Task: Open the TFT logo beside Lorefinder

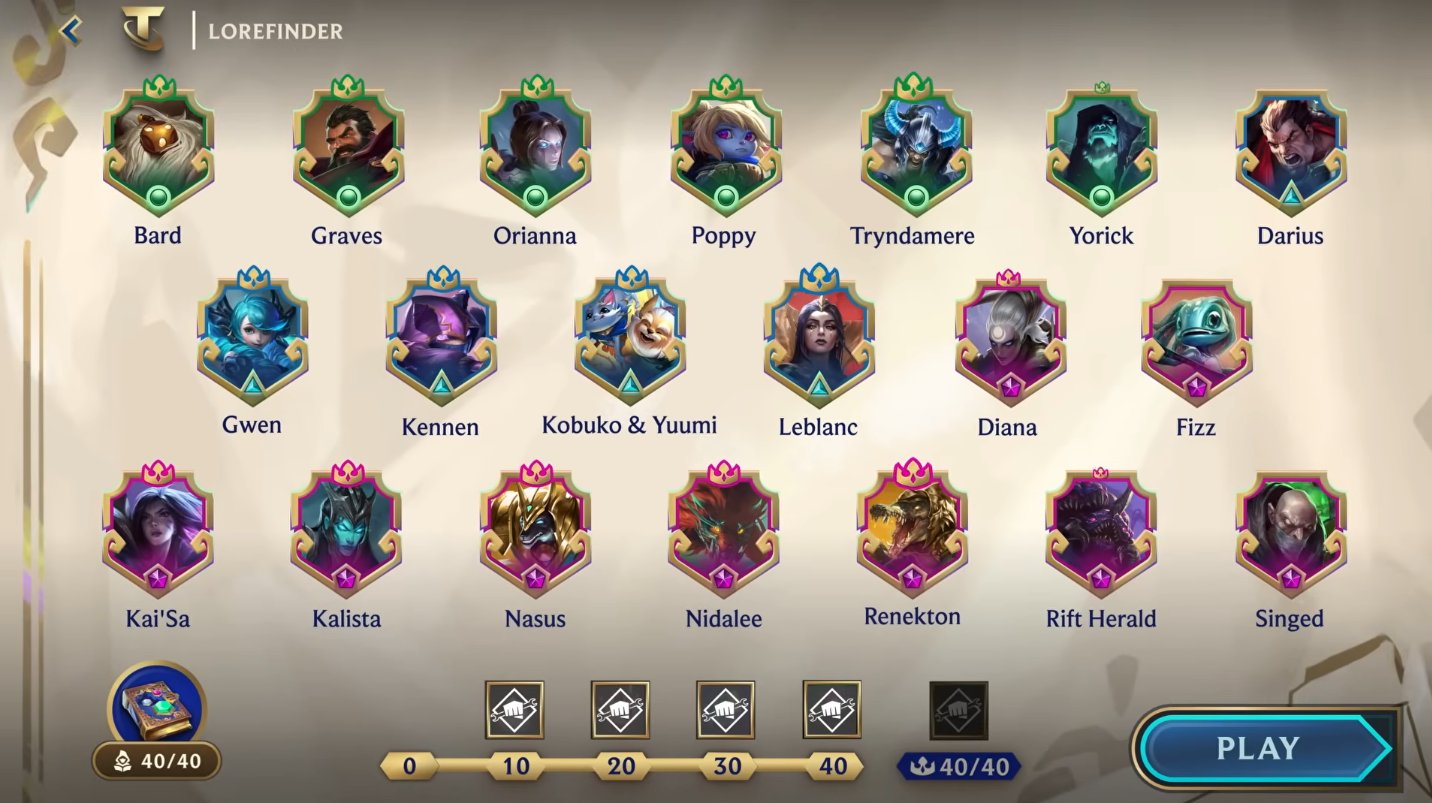Action: (142, 30)
